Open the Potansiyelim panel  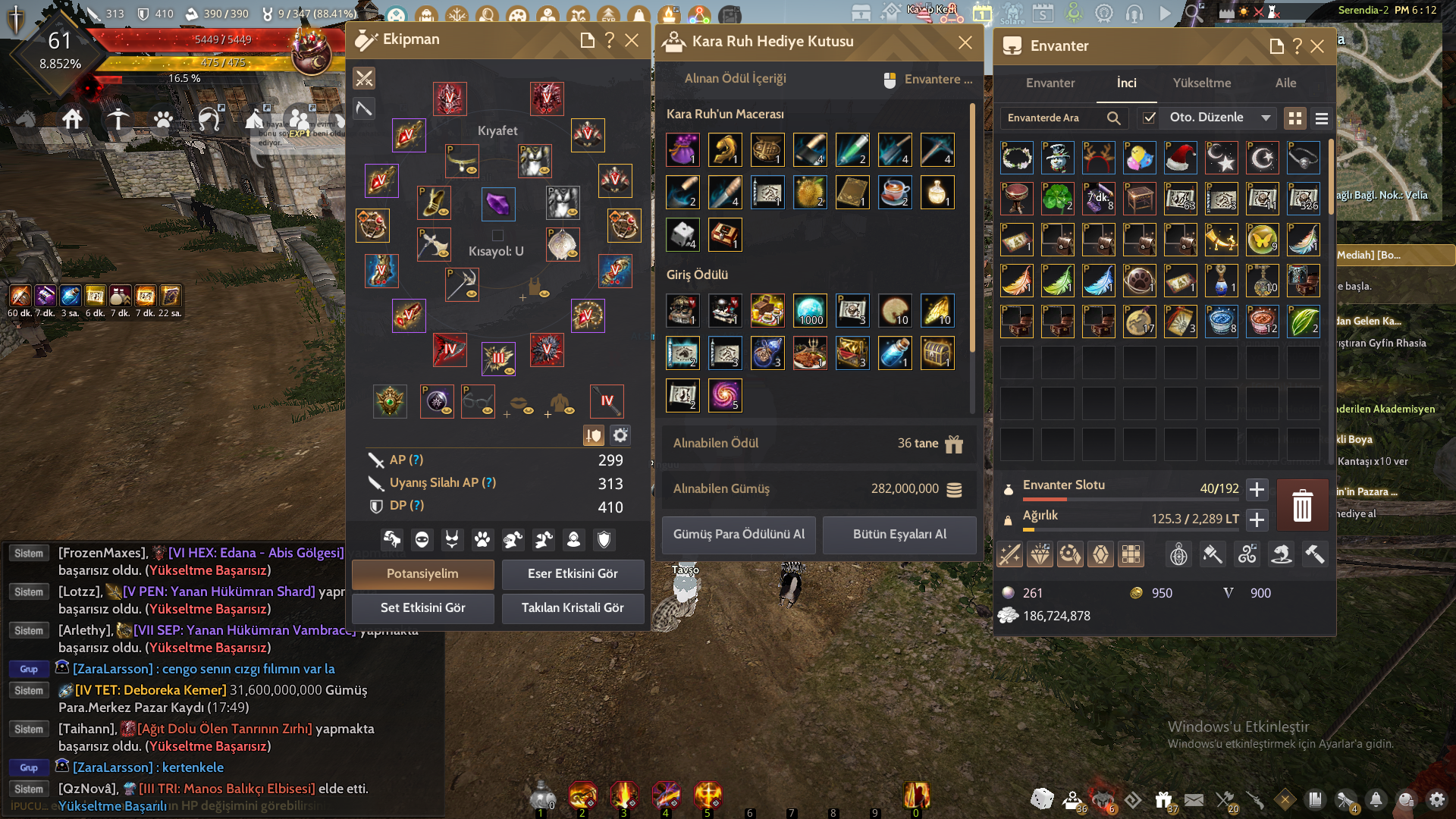(x=422, y=574)
